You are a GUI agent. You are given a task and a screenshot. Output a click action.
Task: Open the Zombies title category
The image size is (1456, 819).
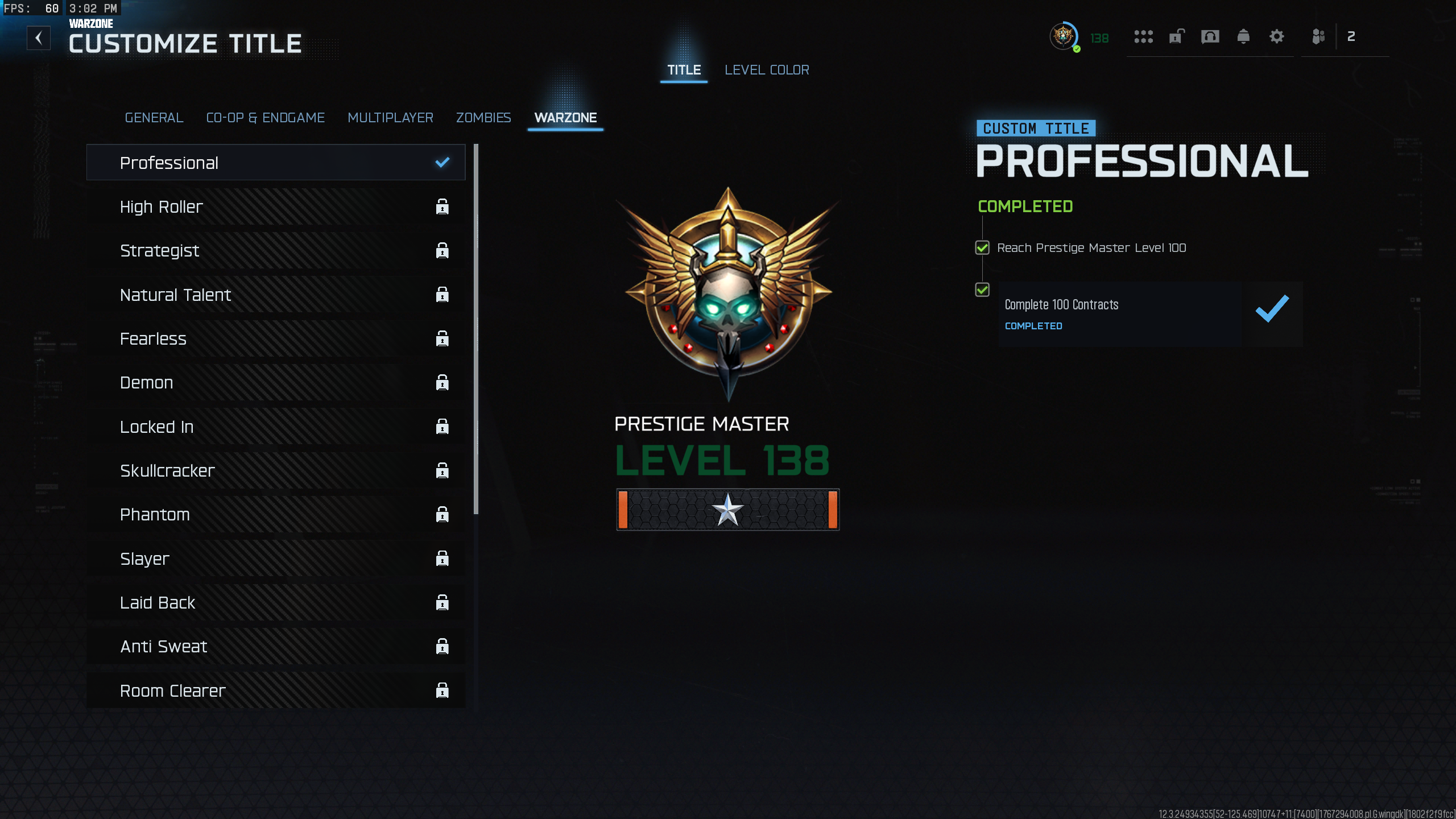pos(483,118)
